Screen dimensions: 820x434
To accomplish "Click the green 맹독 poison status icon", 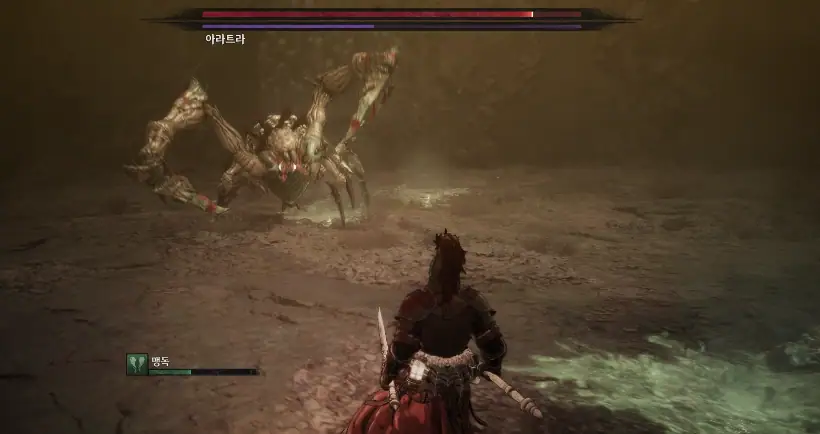I will [137, 364].
